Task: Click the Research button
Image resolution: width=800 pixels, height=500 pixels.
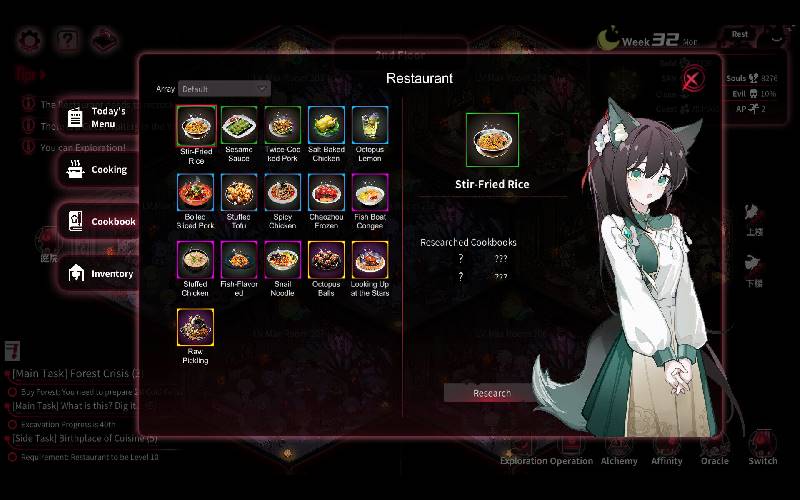Action: tap(491, 393)
